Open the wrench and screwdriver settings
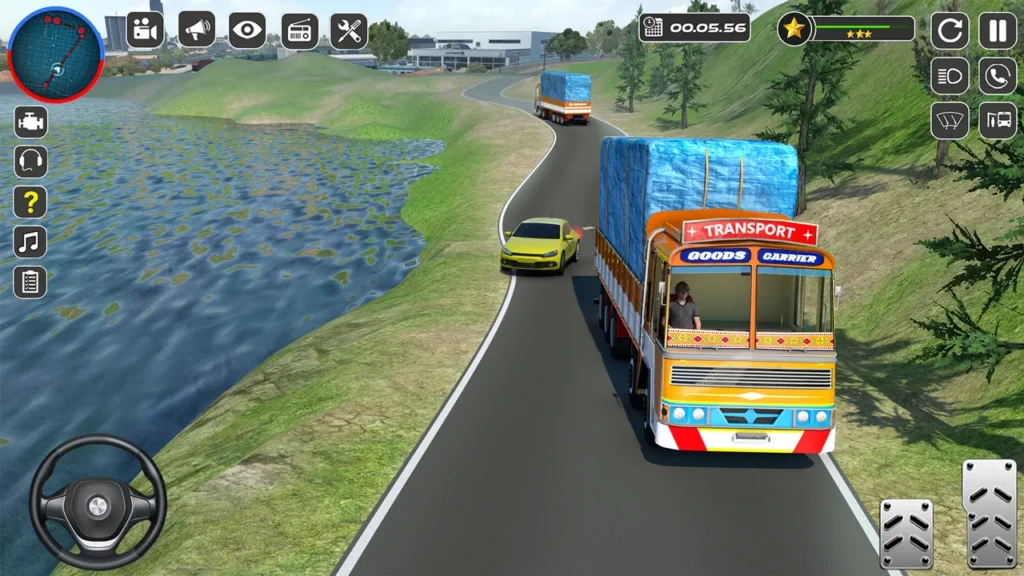1024x576 pixels. click(349, 30)
